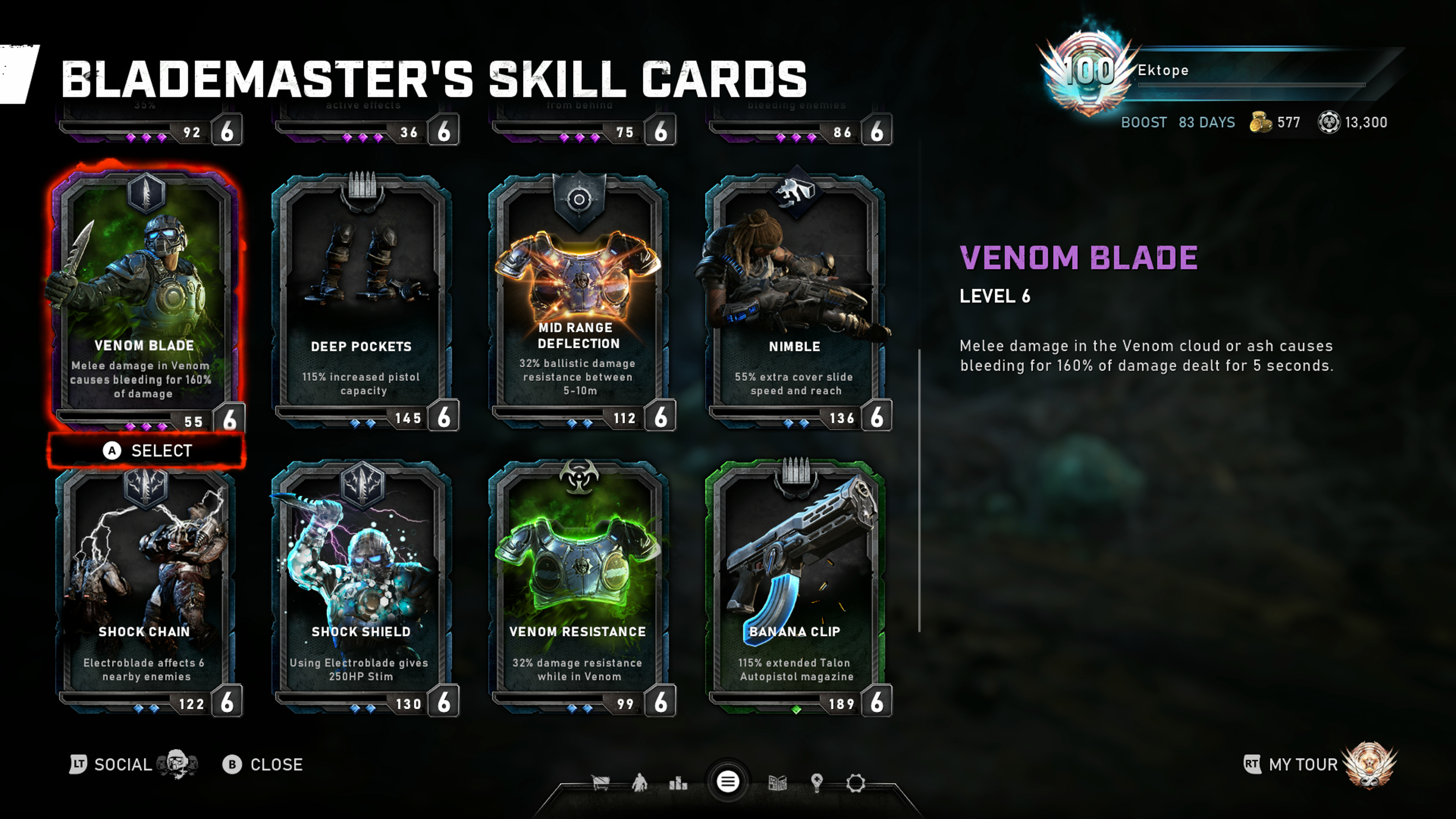Open the lightbulb tips icon
Viewport: 1456px width, 819px height.
817,783
